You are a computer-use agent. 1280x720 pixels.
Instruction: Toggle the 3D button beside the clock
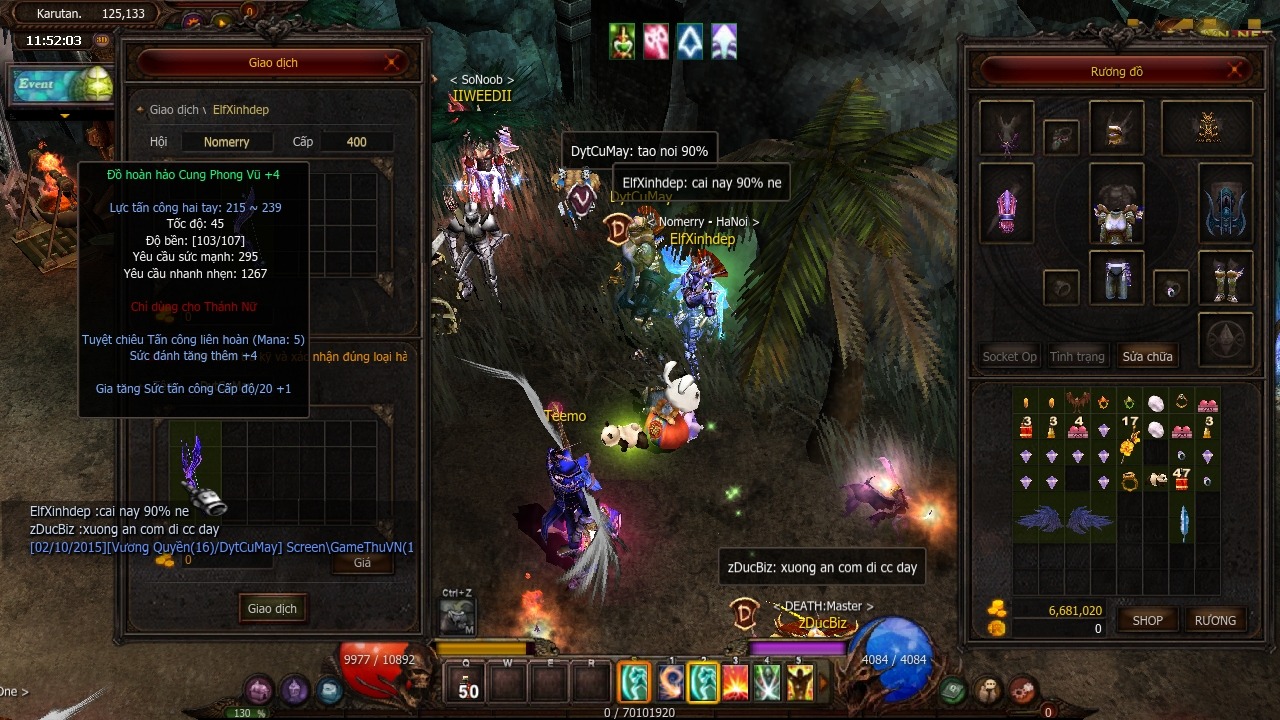(x=102, y=41)
